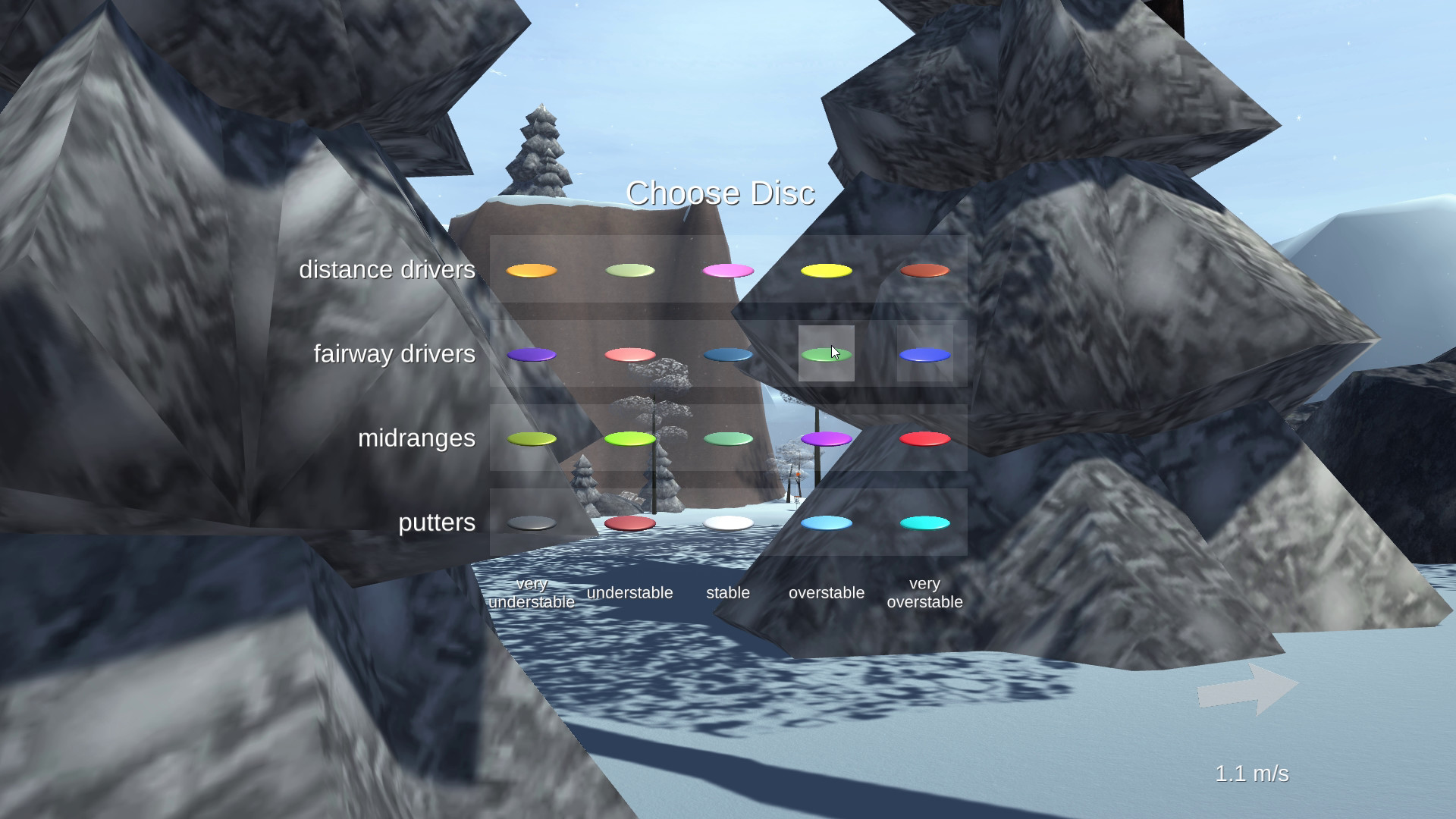Select the red very overstable midrange
Image resolution: width=1456 pixels, height=819 pixels.
(924, 438)
